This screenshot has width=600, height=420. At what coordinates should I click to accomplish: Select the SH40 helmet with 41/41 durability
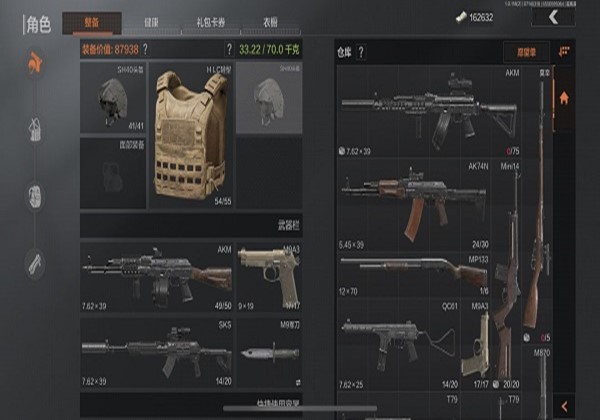[x=113, y=100]
